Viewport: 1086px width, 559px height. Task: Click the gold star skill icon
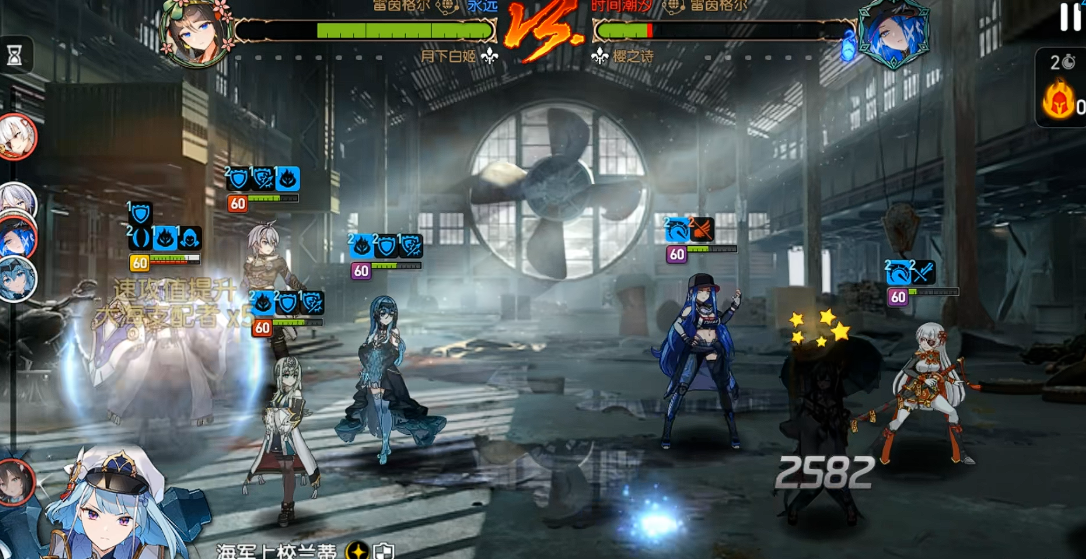coord(358,550)
